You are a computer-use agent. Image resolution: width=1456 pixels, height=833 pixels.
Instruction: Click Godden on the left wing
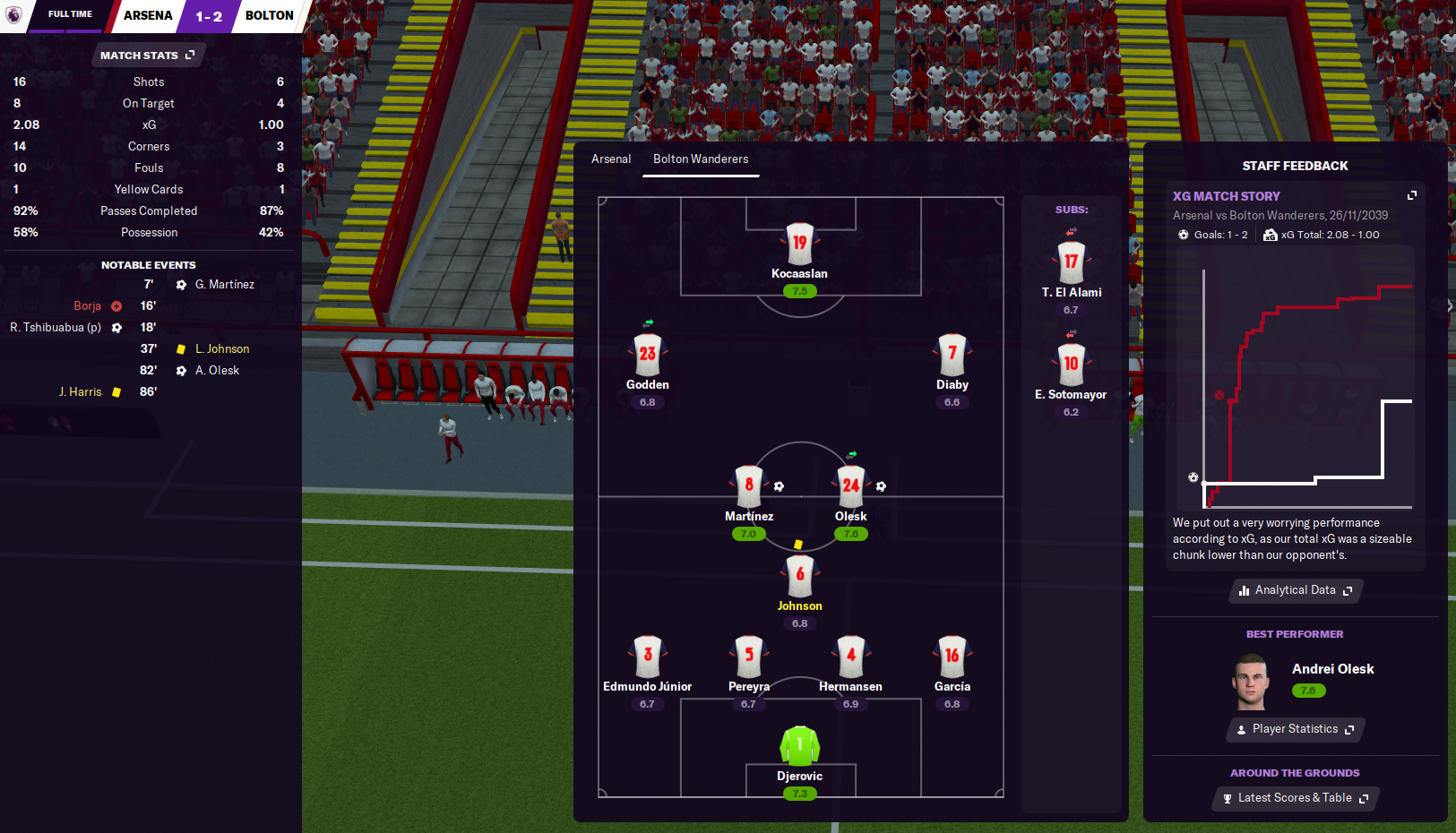point(647,355)
